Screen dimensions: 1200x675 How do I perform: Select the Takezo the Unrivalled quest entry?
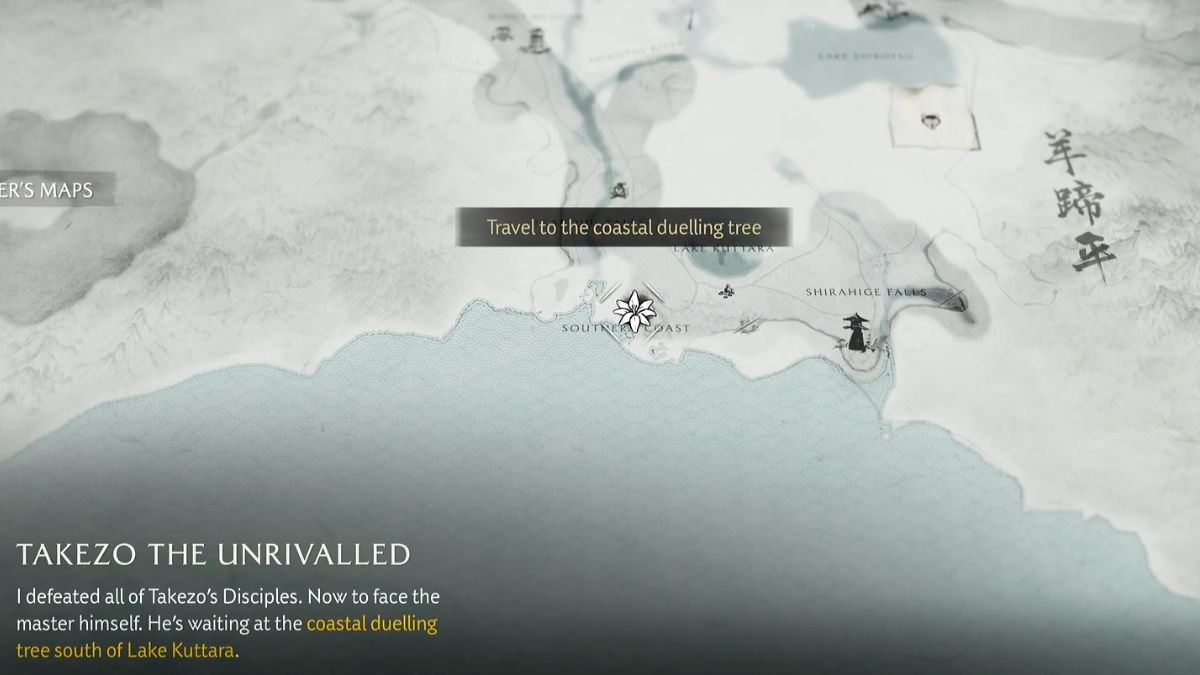[x=213, y=554]
